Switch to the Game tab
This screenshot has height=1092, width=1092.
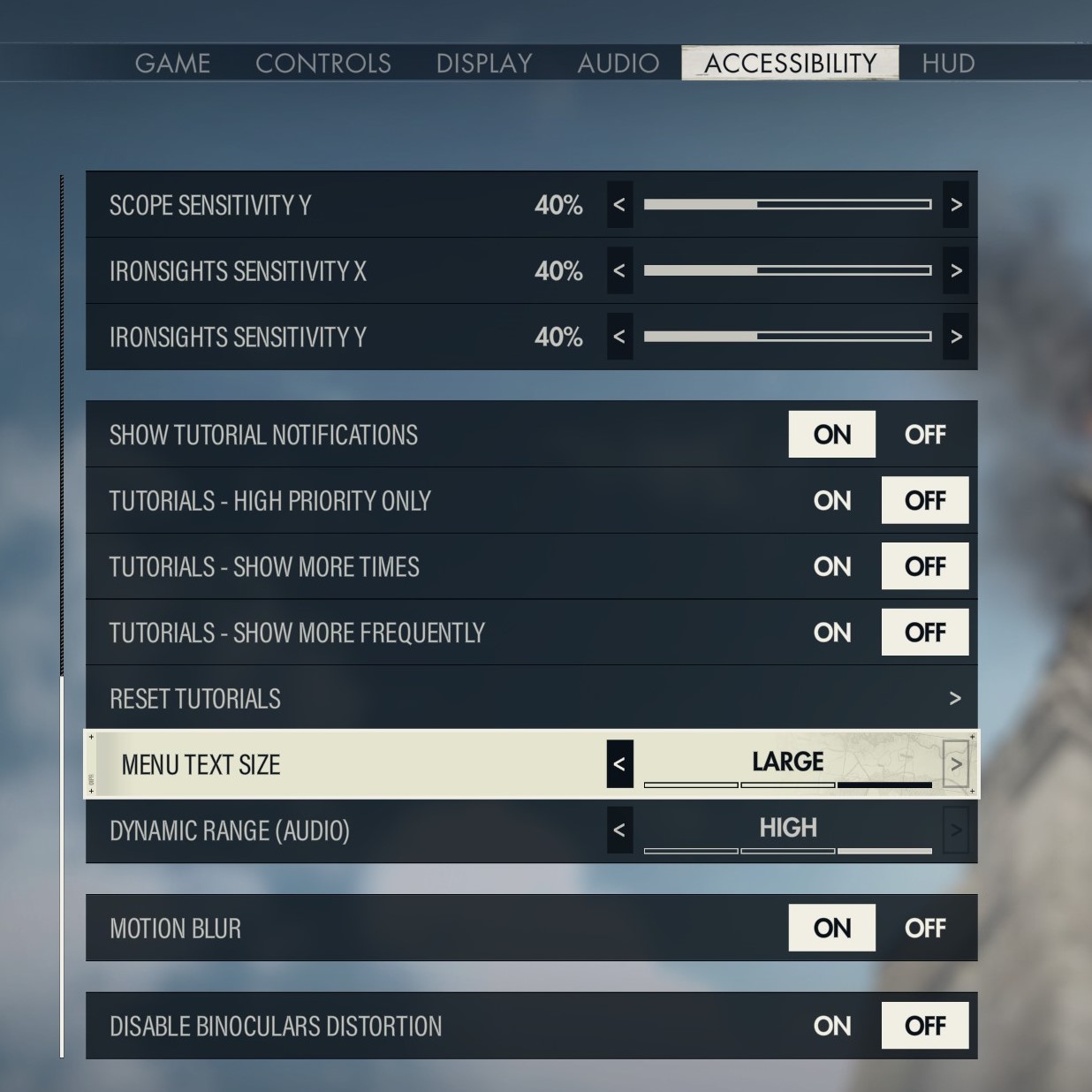pos(172,64)
